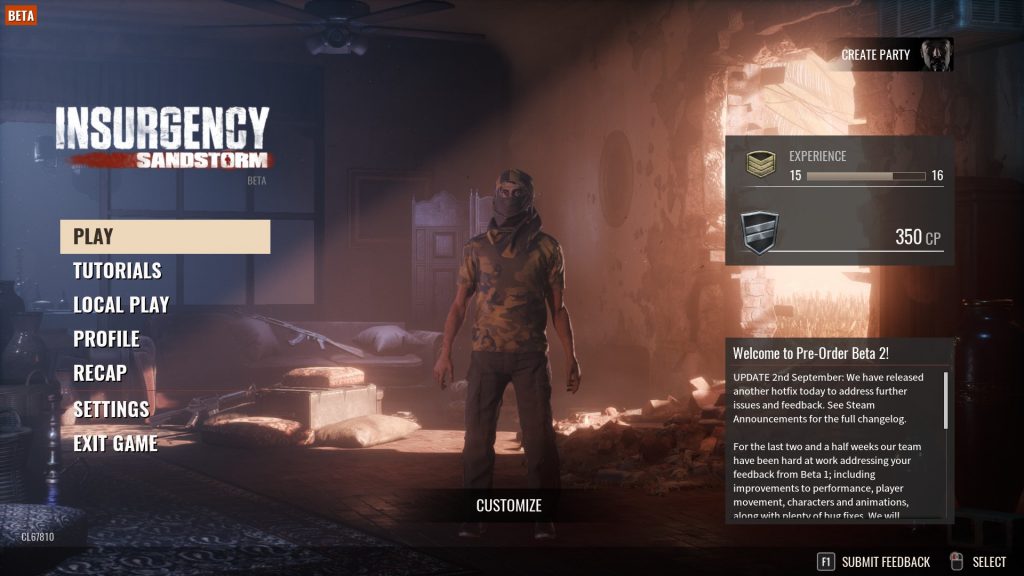Select the Play menu entry
1024x576 pixels.
165,237
